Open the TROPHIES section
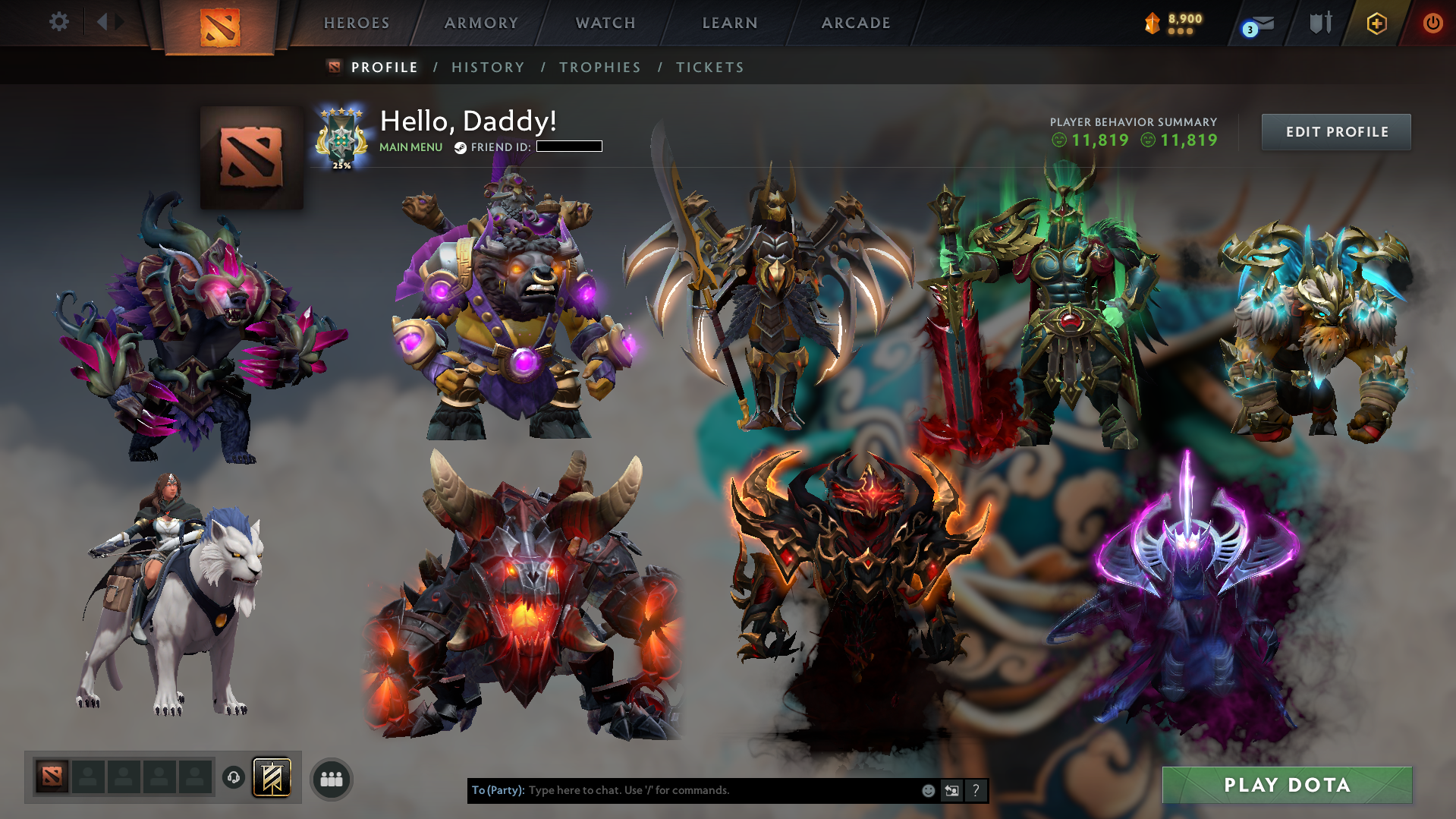The width and height of the screenshot is (1456, 819). [599, 67]
